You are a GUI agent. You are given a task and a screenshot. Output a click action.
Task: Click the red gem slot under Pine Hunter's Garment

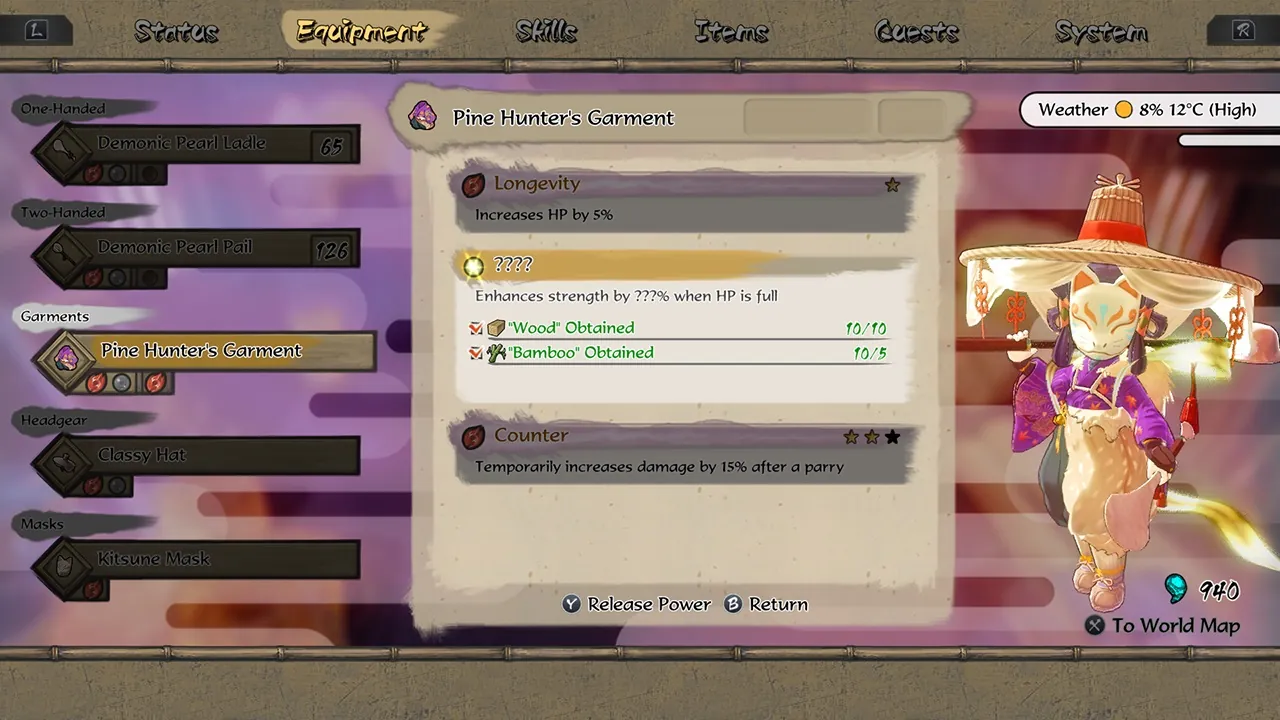pos(97,382)
